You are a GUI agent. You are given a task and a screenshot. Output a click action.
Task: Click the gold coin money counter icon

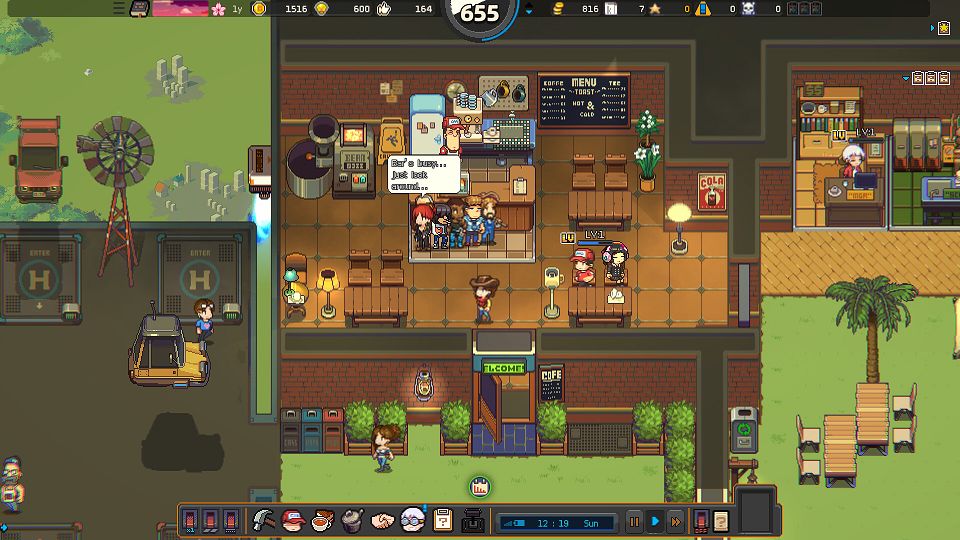pyautogui.click(x=260, y=9)
